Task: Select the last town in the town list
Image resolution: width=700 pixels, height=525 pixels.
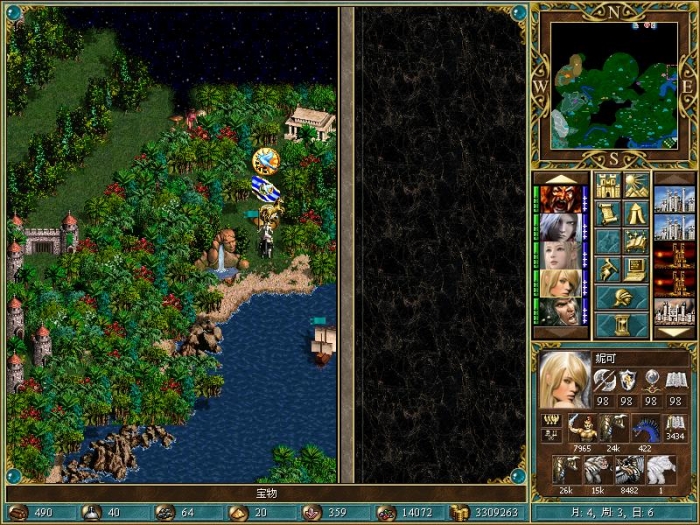Action: tap(674, 311)
